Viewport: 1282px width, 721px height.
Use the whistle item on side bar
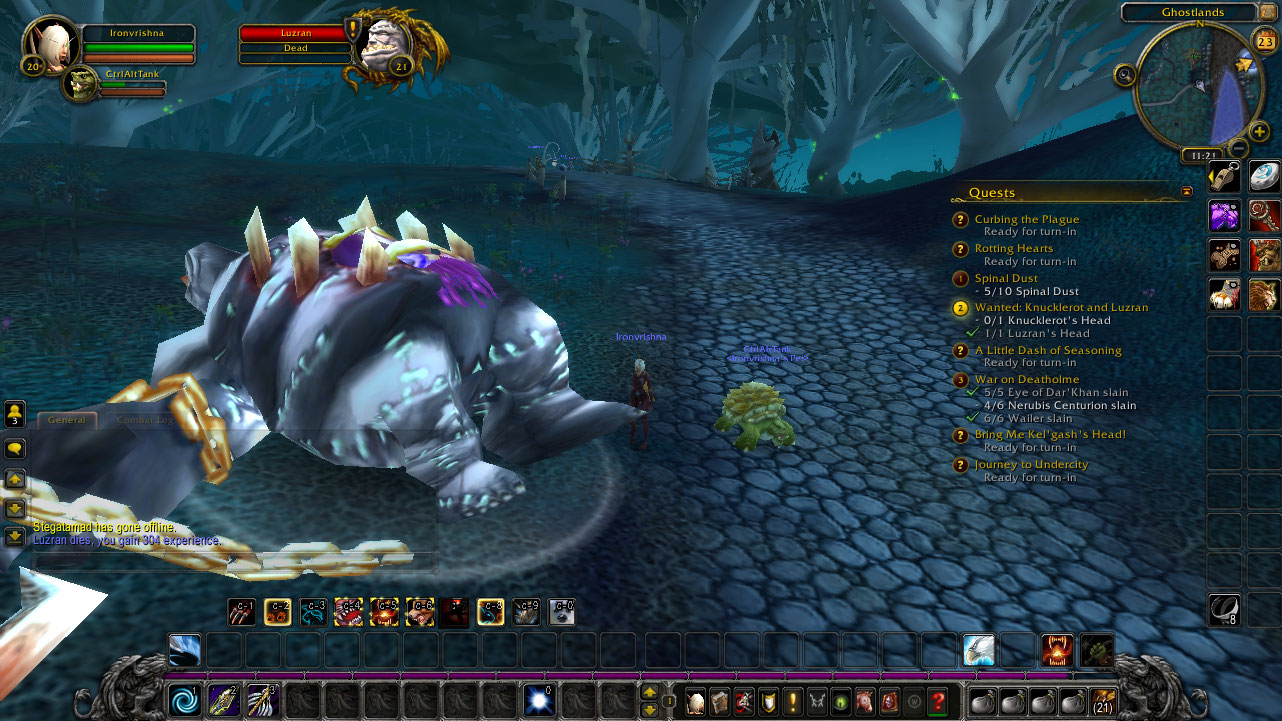pyautogui.click(x=1225, y=177)
